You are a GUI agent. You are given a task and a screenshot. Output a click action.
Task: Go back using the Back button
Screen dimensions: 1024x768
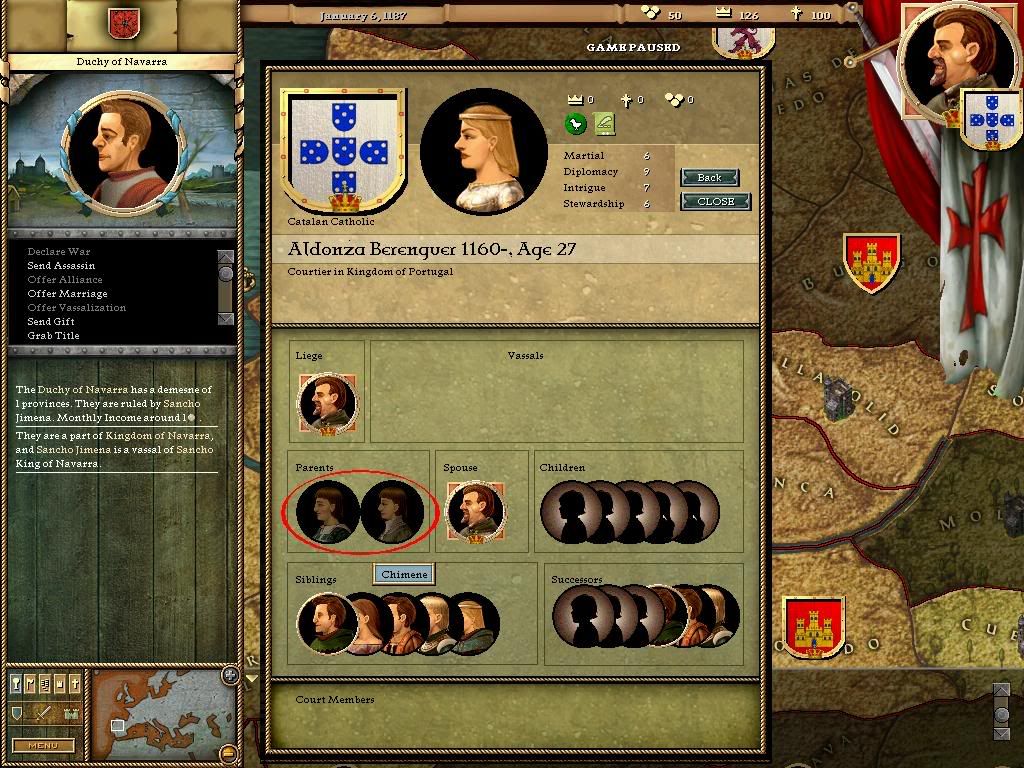709,177
